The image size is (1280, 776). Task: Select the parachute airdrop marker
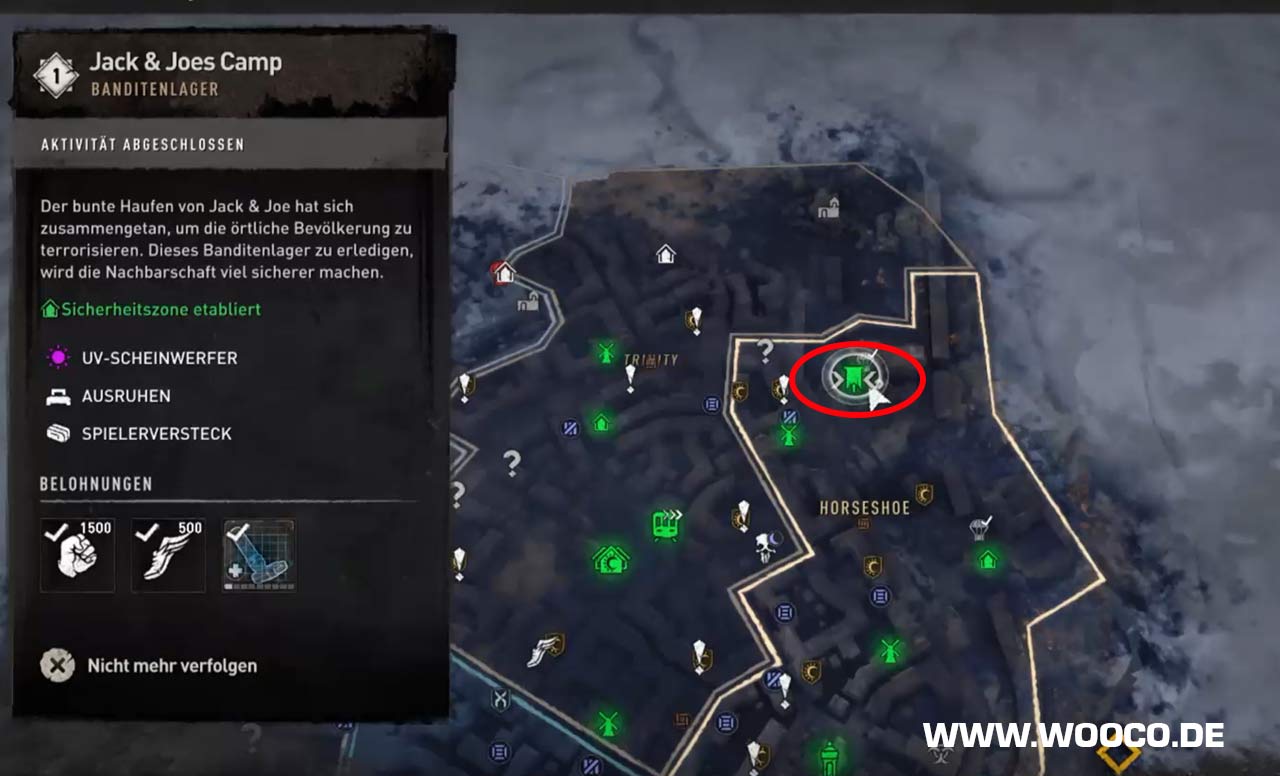pos(981,526)
